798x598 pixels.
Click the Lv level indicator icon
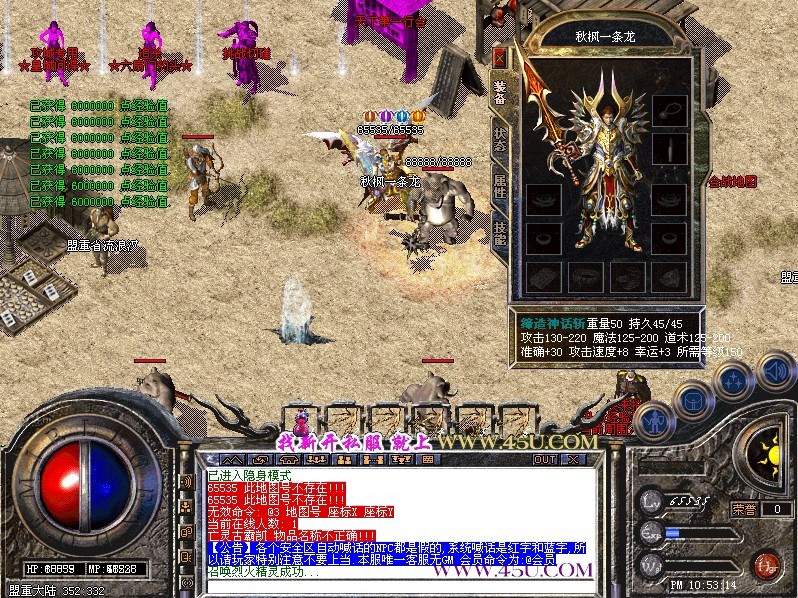(x=652, y=499)
